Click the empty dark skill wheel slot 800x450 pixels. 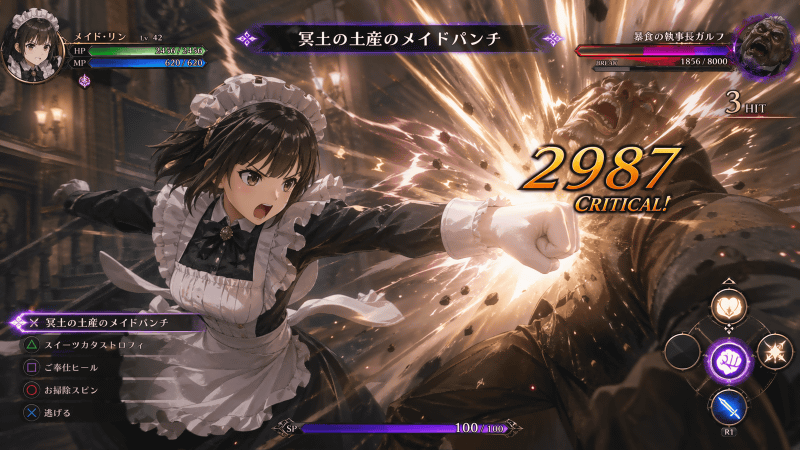(x=684, y=352)
